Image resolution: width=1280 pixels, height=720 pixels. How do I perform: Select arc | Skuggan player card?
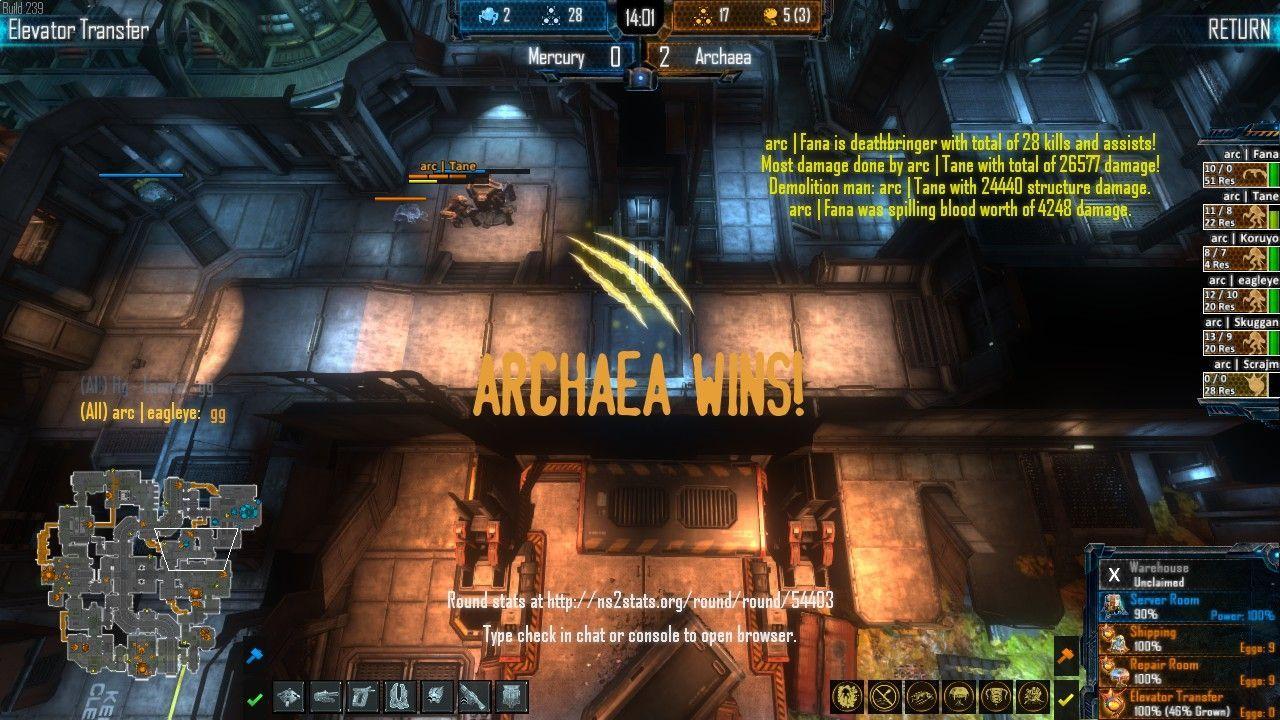point(1241,337)
